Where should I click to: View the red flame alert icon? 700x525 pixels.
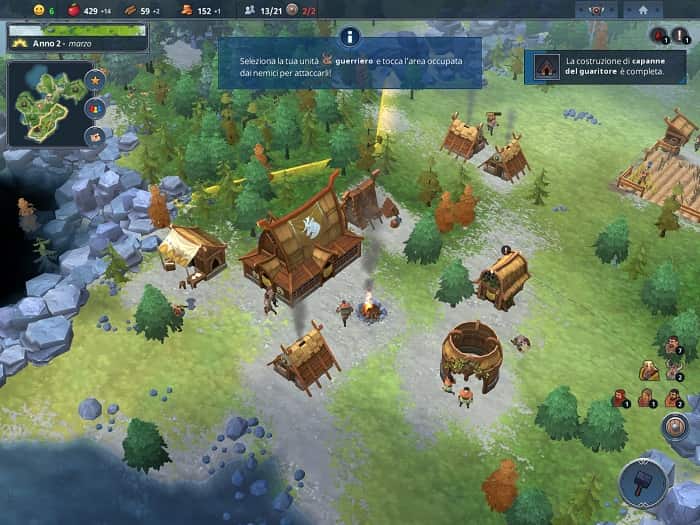click(658, 35)
